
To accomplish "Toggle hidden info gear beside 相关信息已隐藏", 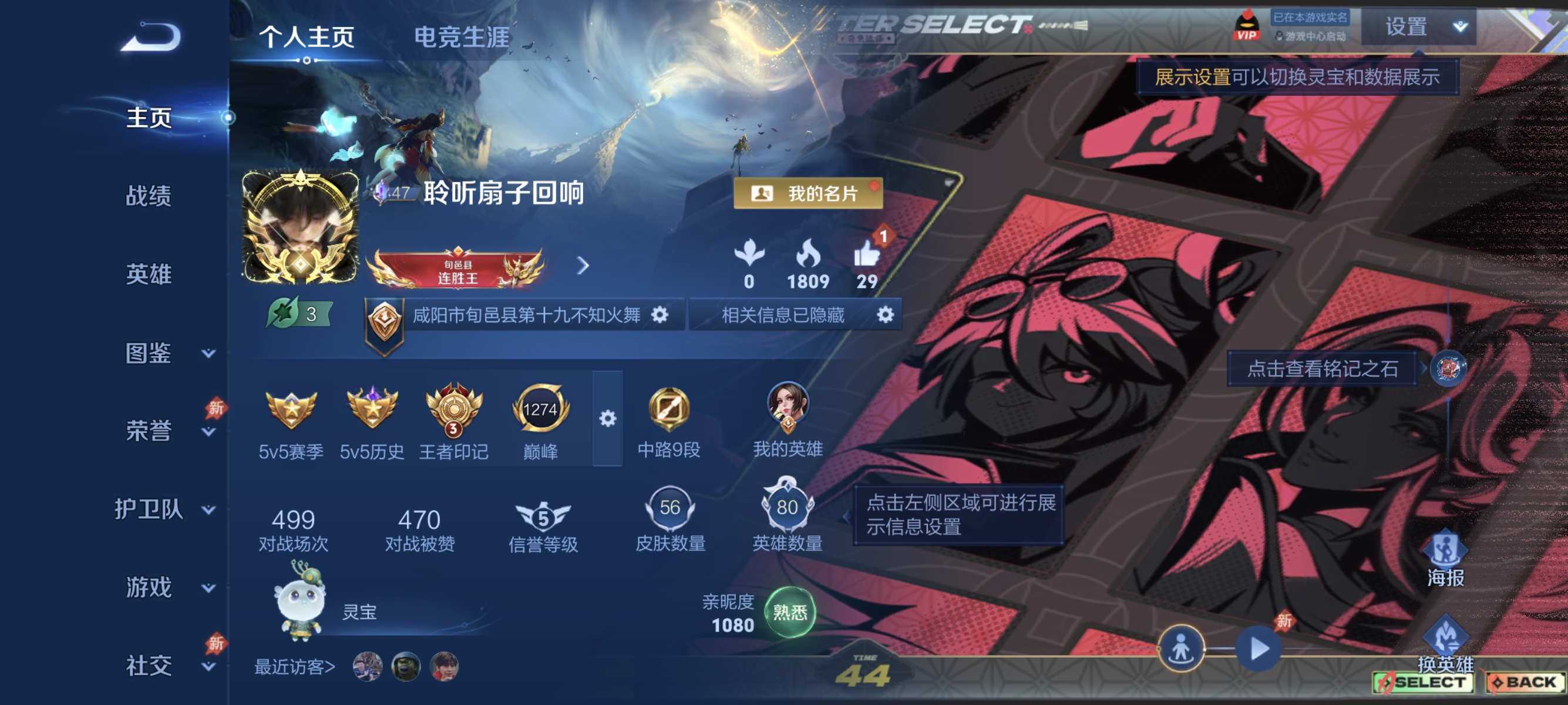I will click(x=886, y=315).
